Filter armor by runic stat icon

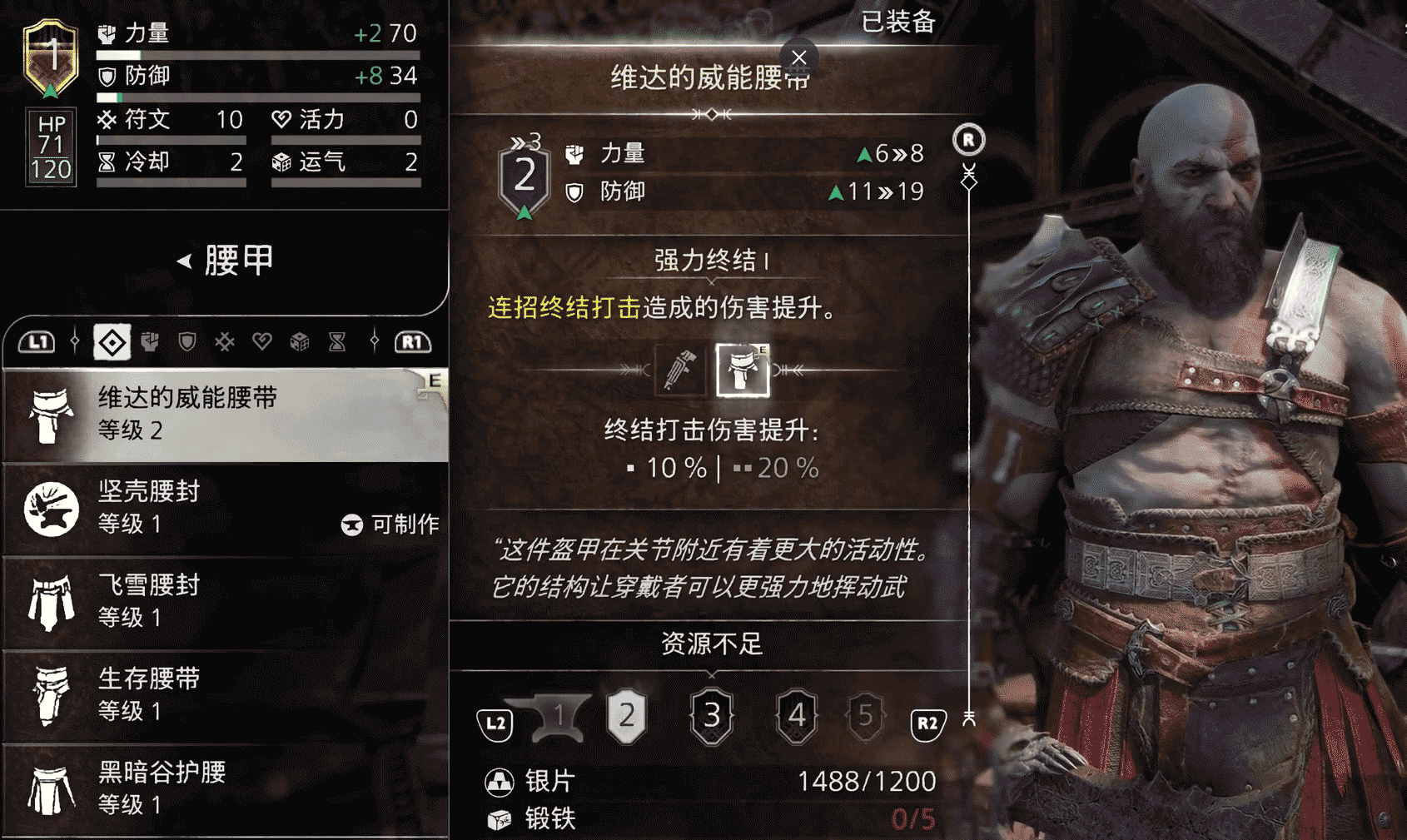click(225, 342)
